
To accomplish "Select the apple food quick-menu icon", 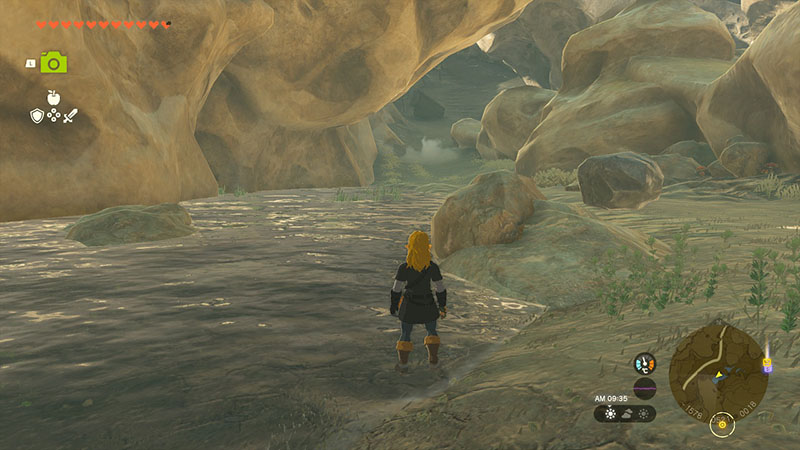I will pyautogui.click(x=54, y=97).
